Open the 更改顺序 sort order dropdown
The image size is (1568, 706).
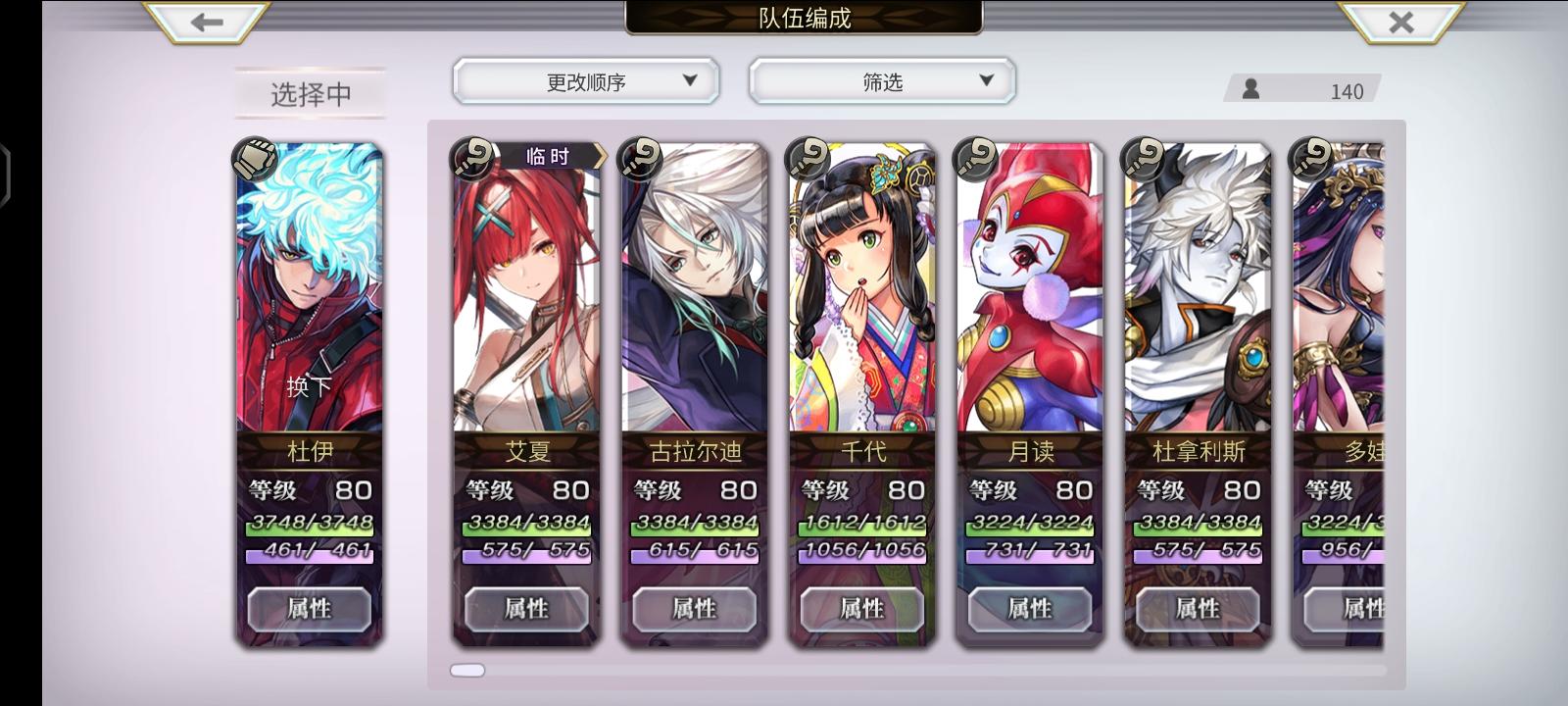(x=586, y=80)
